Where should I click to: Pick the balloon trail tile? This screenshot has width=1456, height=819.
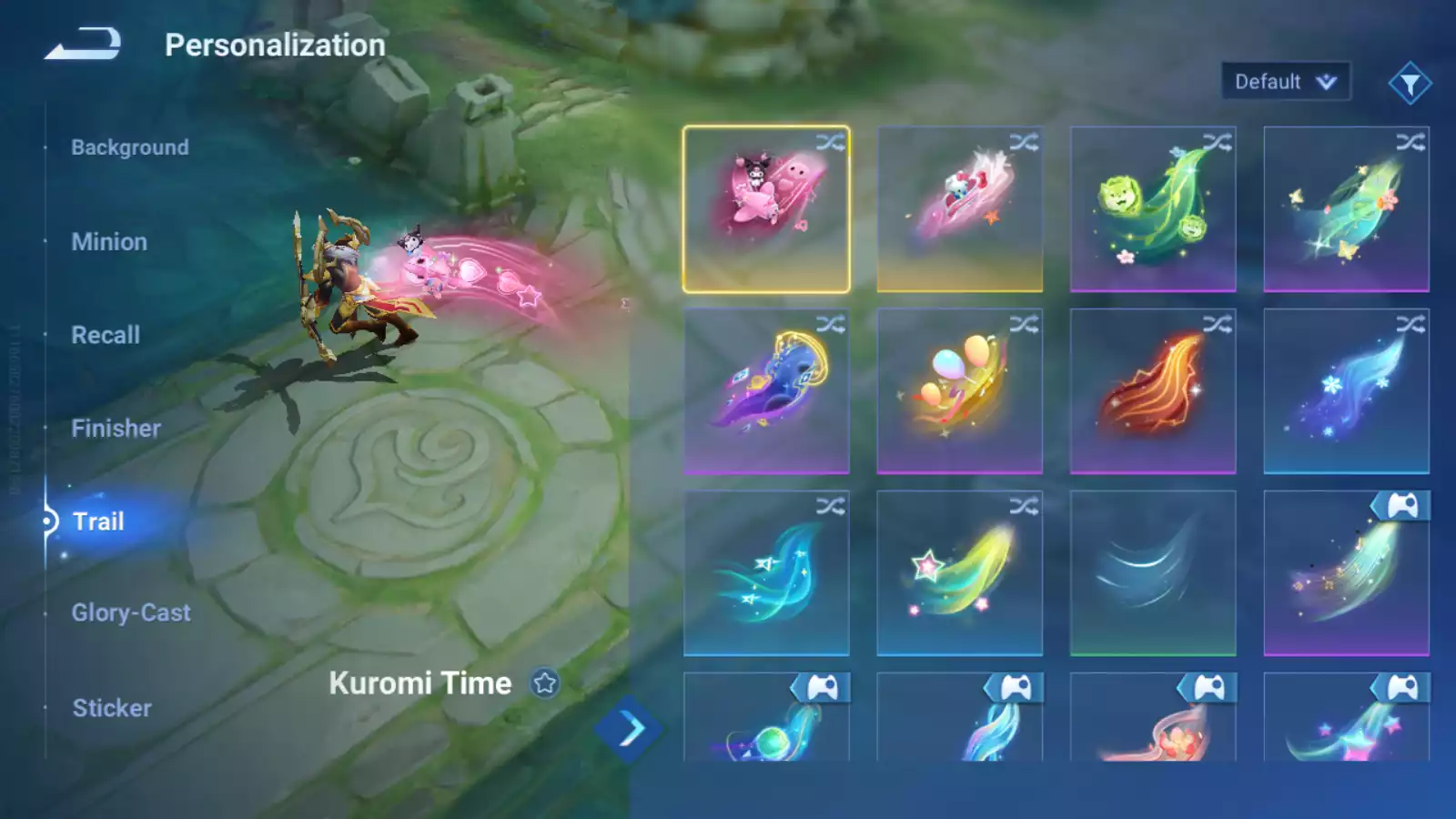959,391
